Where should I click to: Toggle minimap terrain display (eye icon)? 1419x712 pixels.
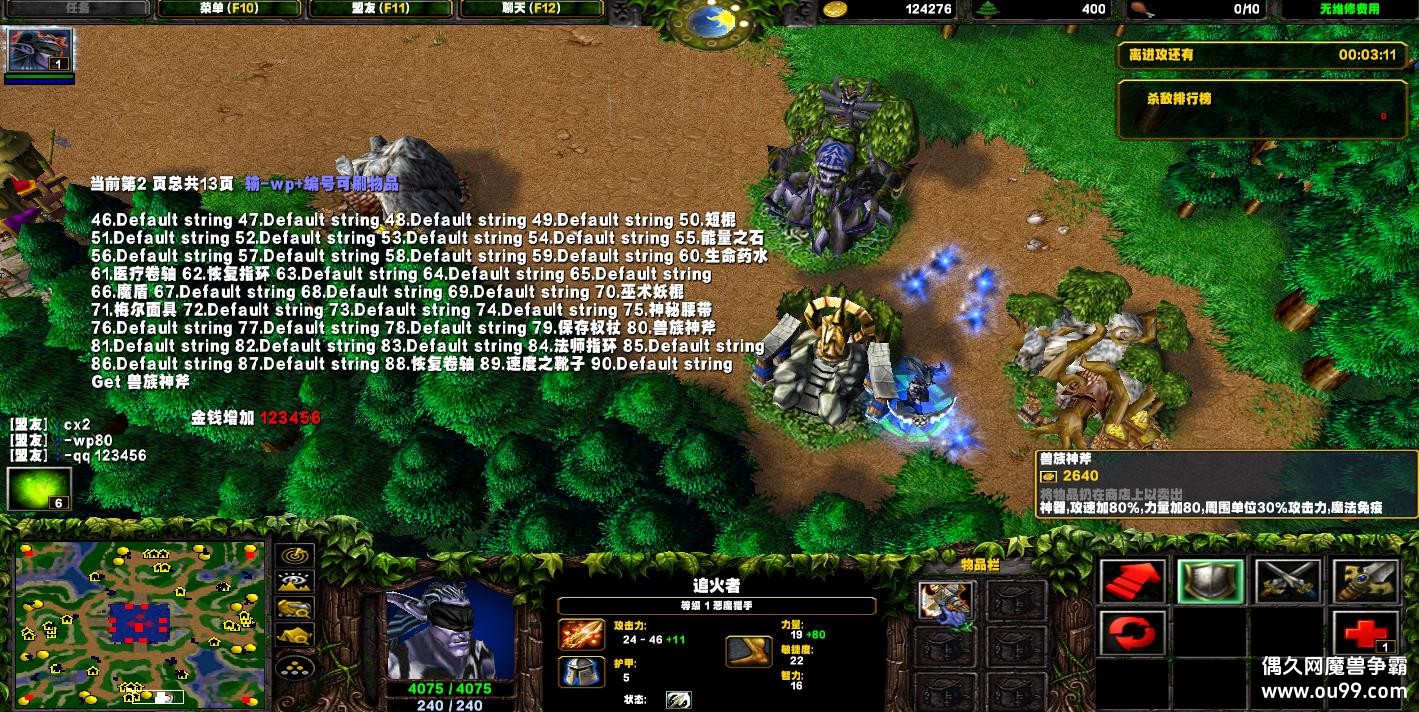tap(295, 581)
